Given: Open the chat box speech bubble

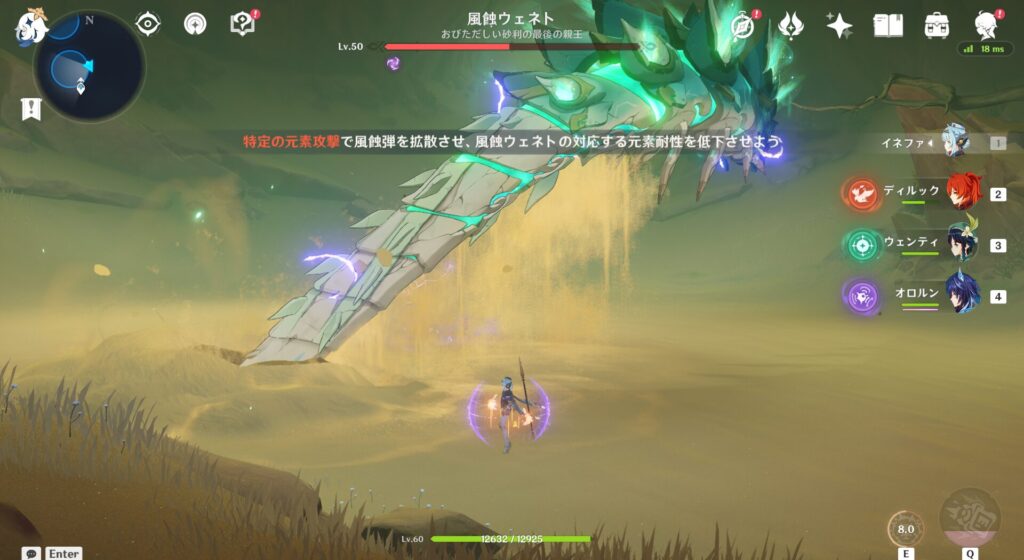Looking at the screenshot, I should [32, 553].
